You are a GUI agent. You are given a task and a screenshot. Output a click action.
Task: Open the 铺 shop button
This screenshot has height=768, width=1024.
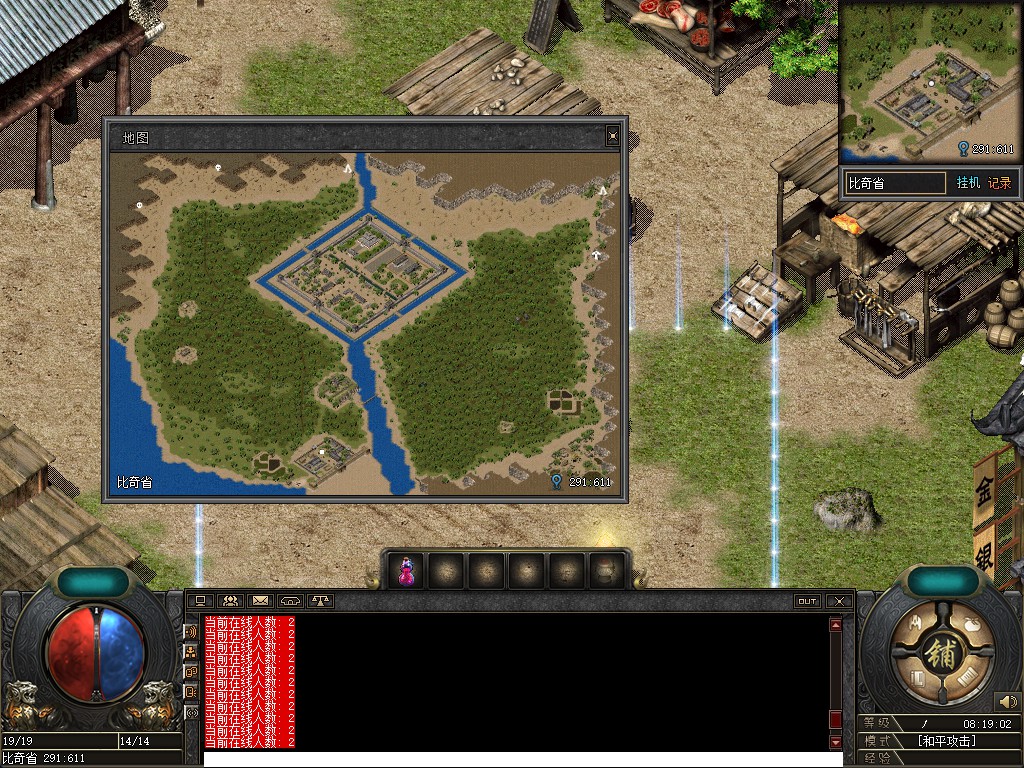point(943,654)
